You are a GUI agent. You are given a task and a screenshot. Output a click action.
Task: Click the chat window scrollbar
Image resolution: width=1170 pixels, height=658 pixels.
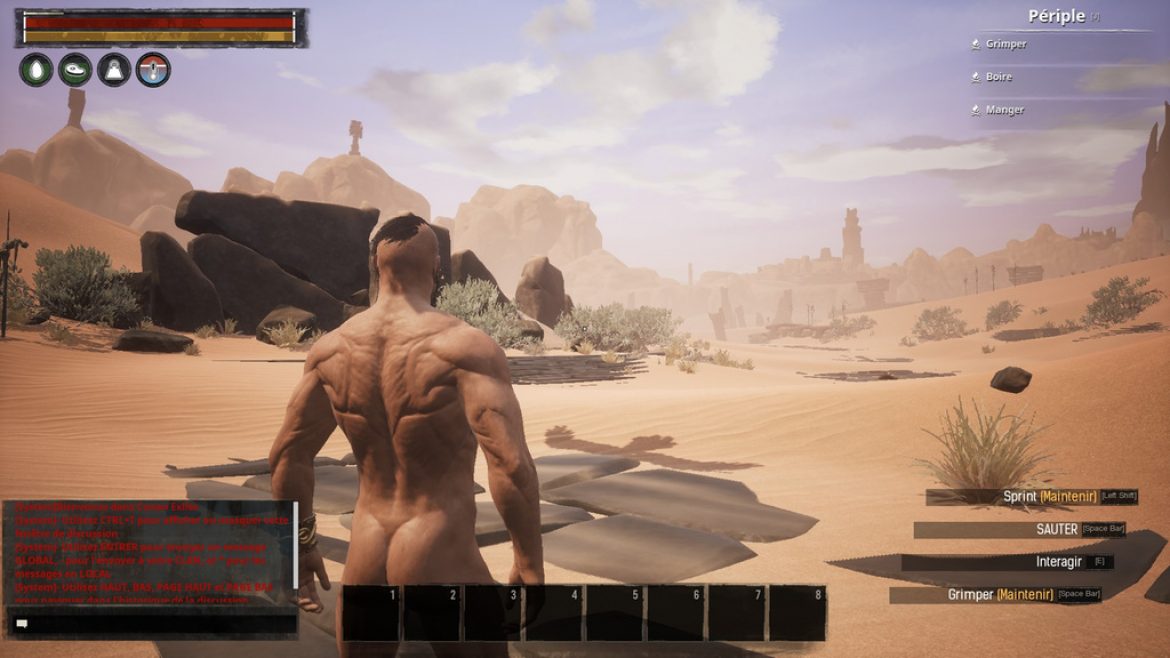click(x=295, y=550)
